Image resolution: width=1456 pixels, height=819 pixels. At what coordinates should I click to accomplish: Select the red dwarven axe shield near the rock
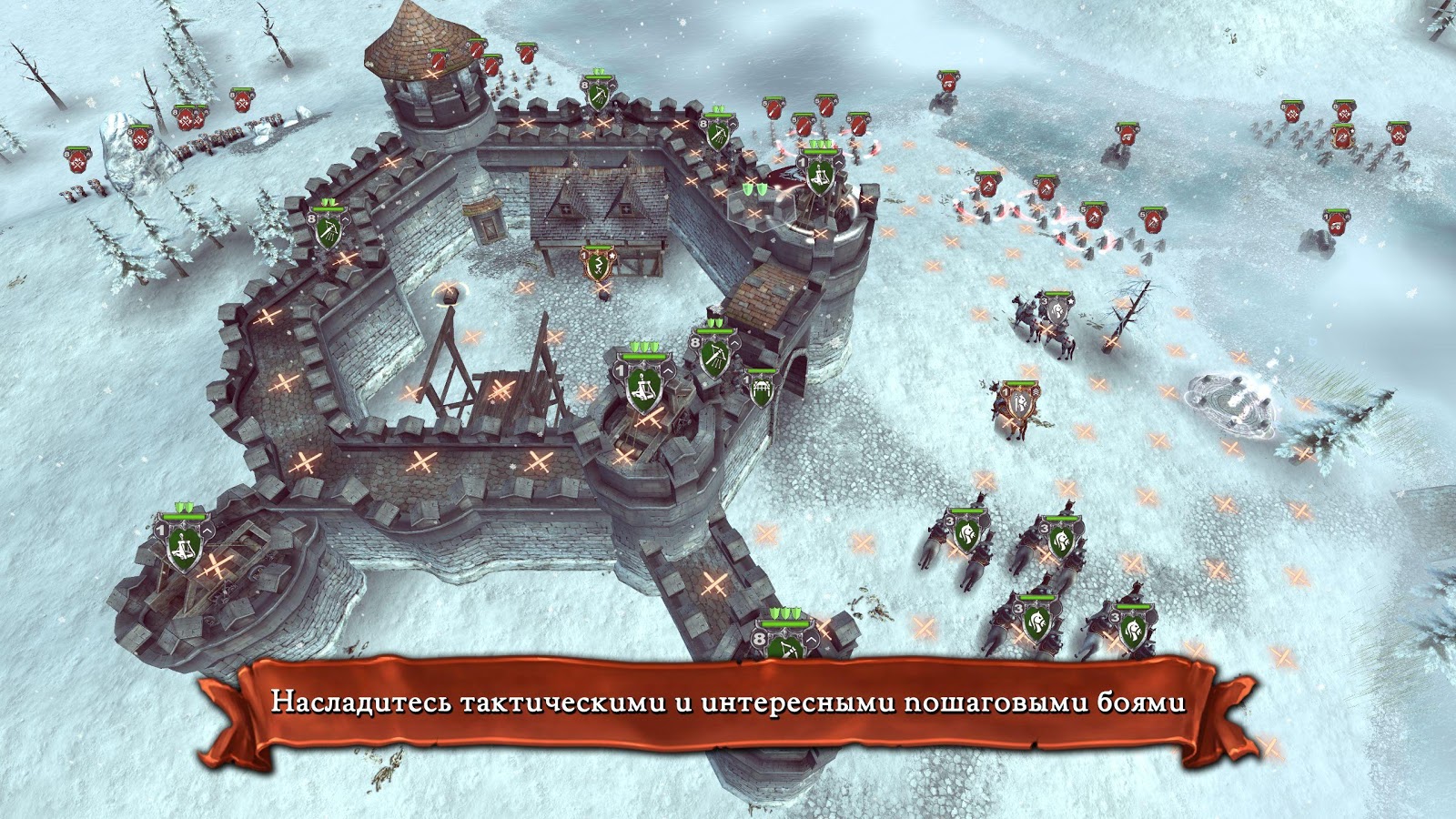(x=140, y=140)
